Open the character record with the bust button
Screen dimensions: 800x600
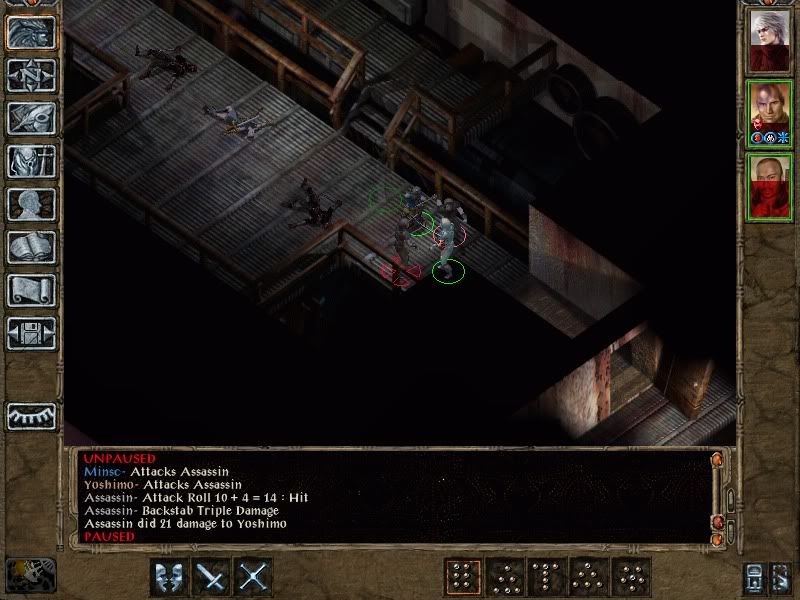pos(31,203)
